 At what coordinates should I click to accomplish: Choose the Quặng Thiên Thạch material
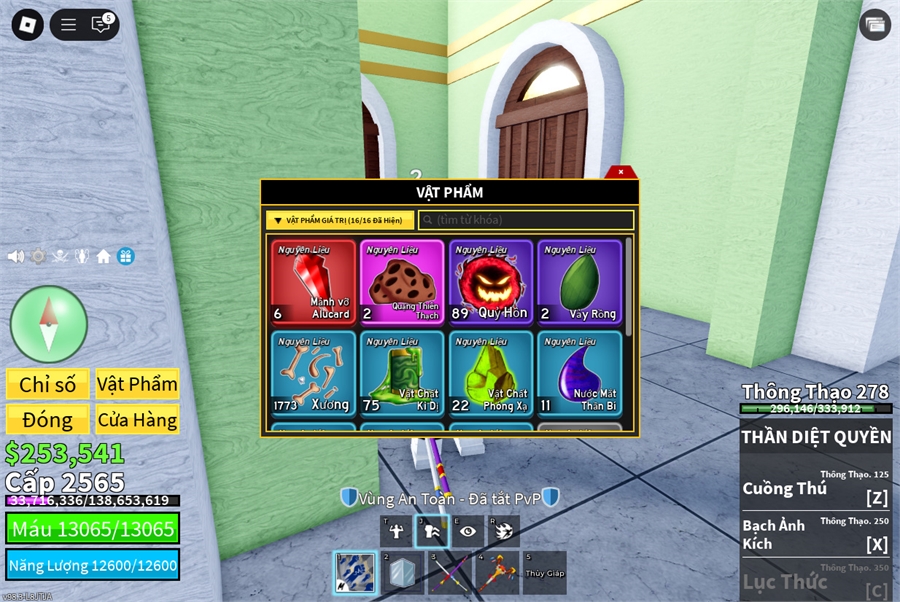402,282
